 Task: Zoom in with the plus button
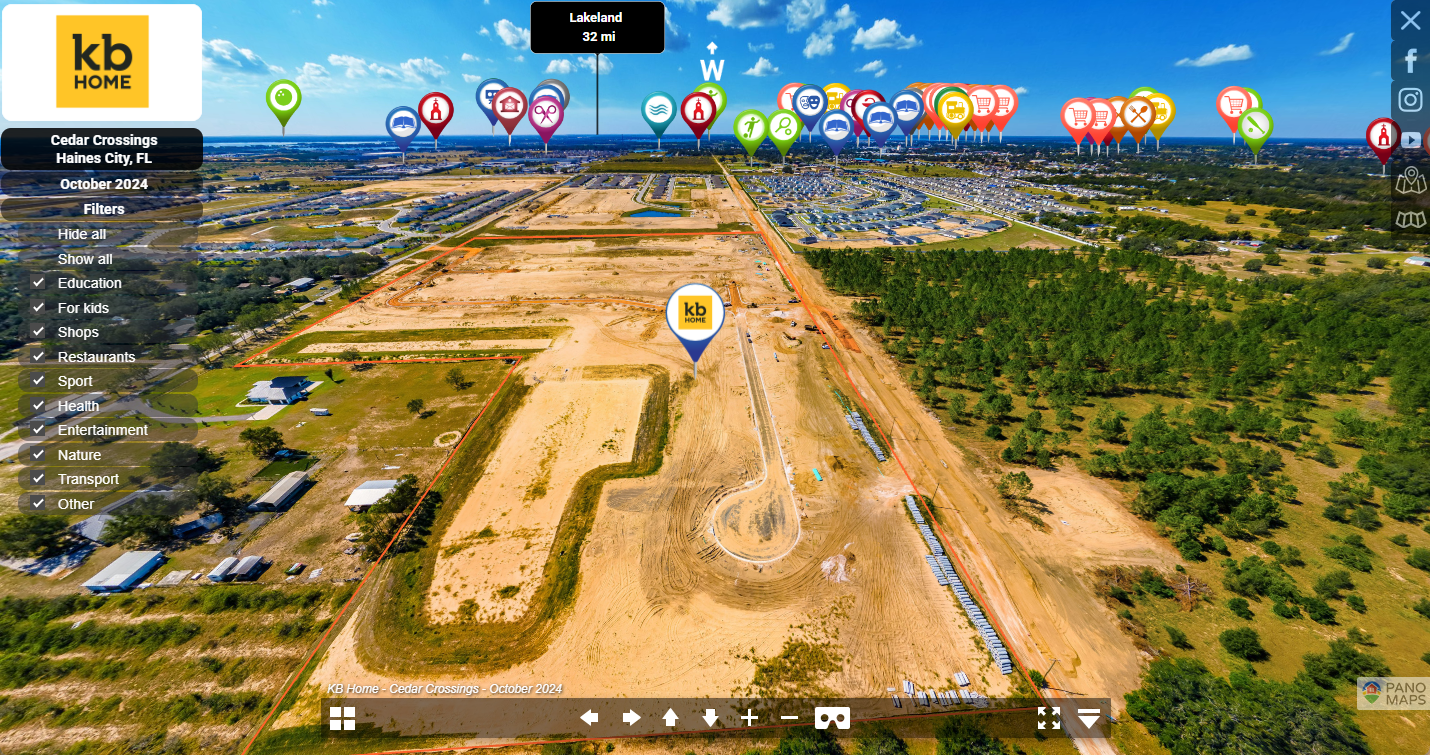[x=750, y=718]
